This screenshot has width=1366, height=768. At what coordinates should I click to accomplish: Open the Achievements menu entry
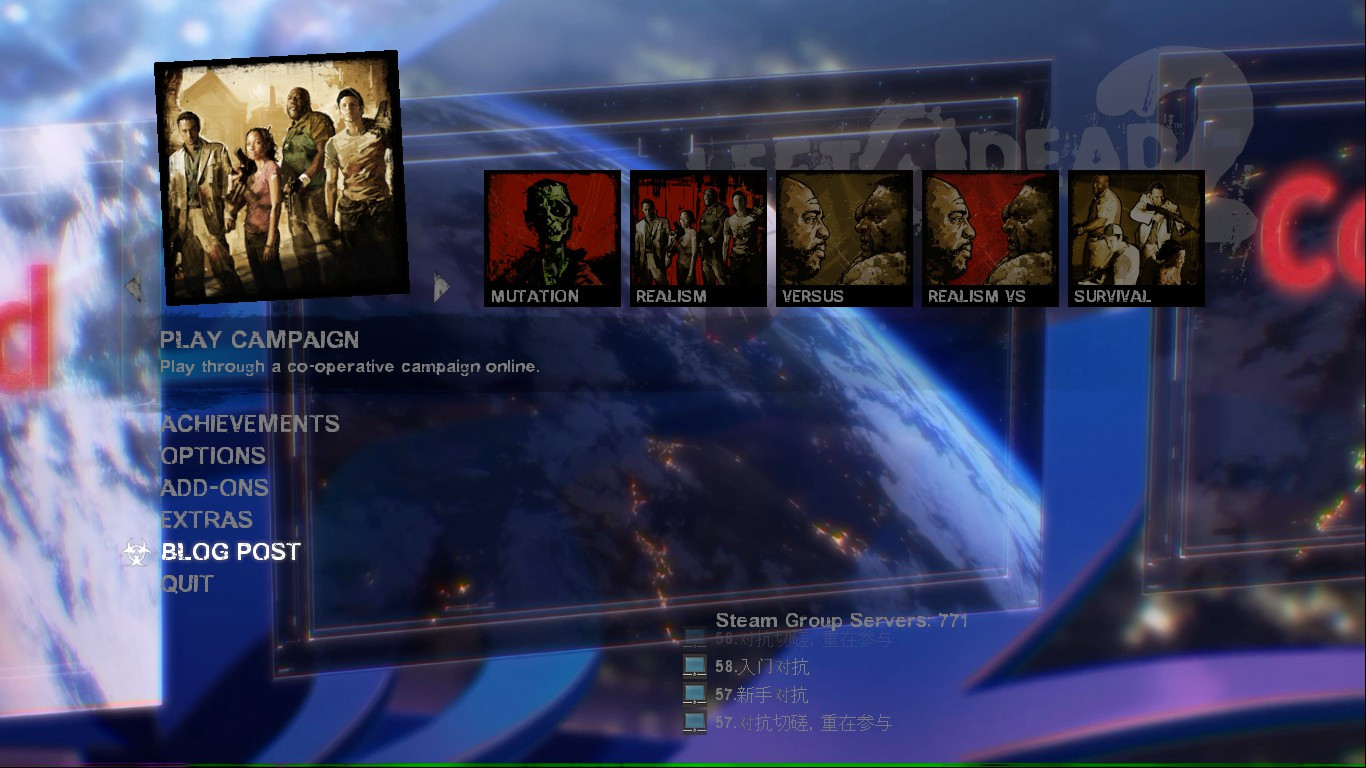click(247, 424)
